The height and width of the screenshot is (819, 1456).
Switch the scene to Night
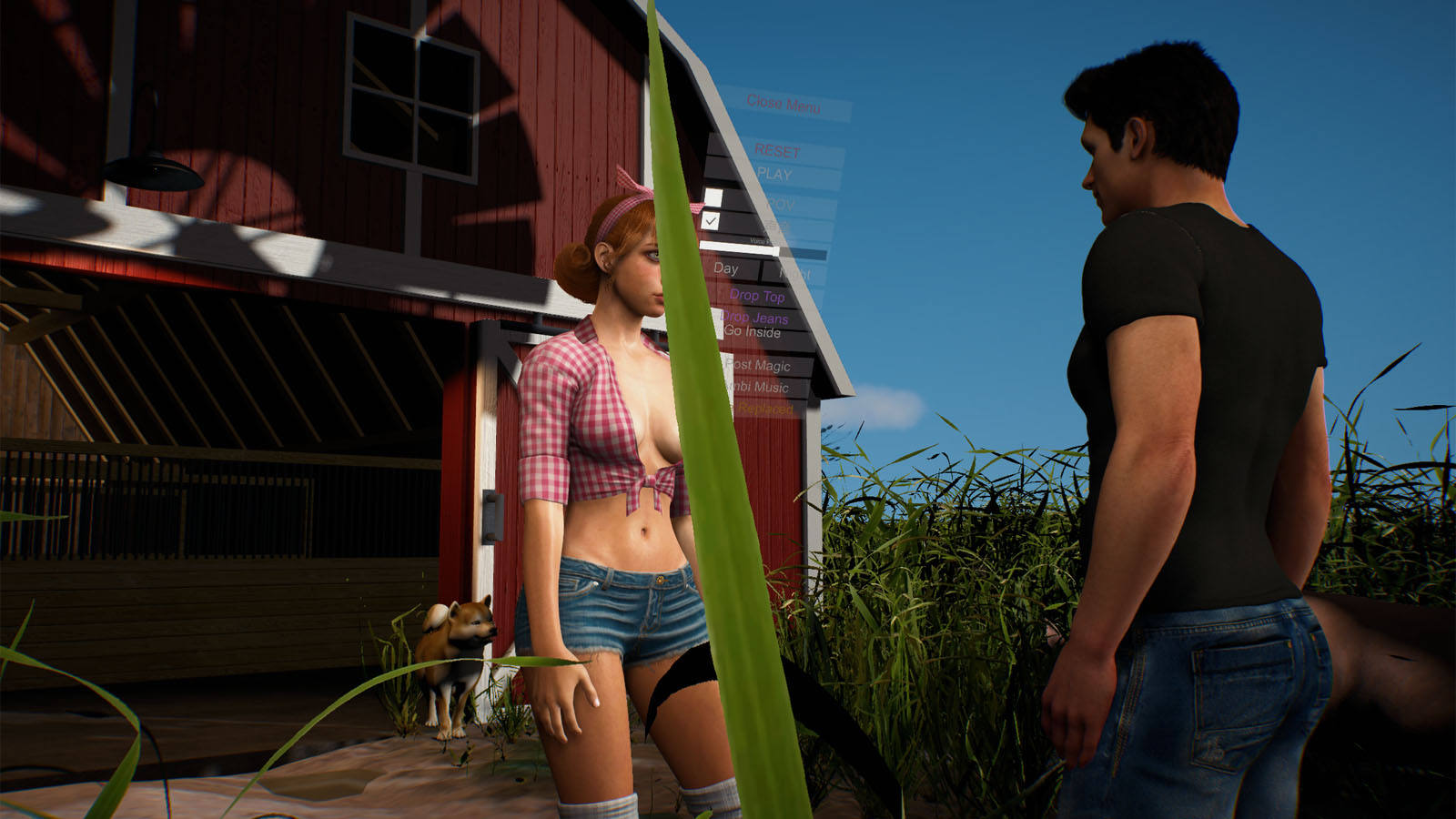[795, 272]
